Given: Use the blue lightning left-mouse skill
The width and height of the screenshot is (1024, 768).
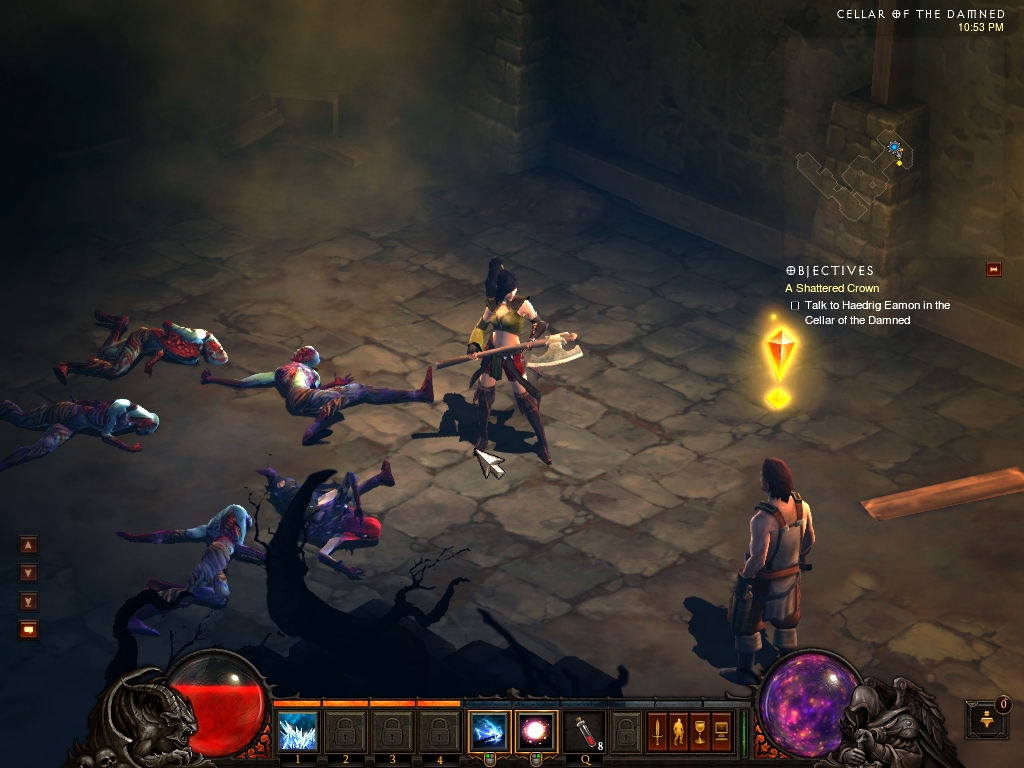Looking at the screenshot, I should (x=489, y=731).
